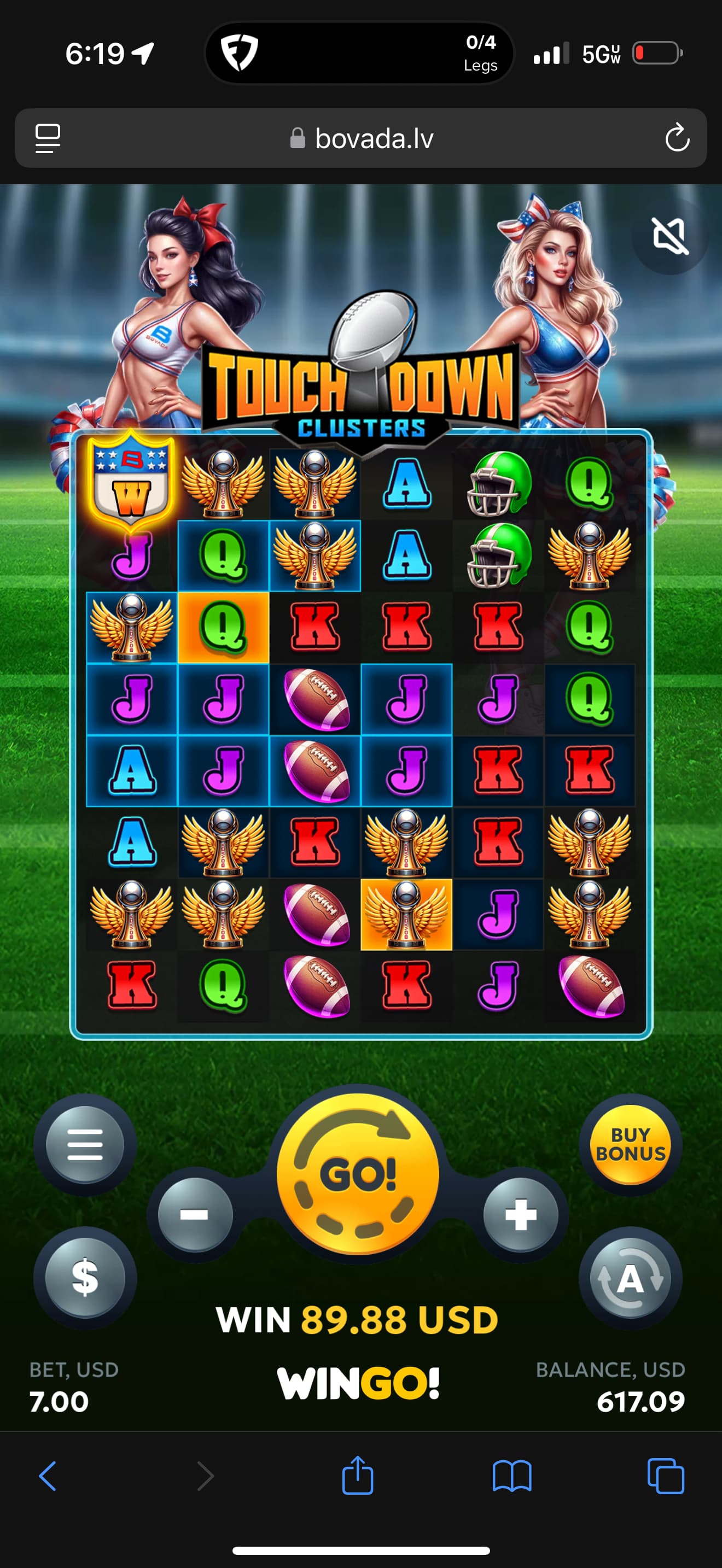
Task: Open the browser share sheet
Action: [x=357, y=1476]
